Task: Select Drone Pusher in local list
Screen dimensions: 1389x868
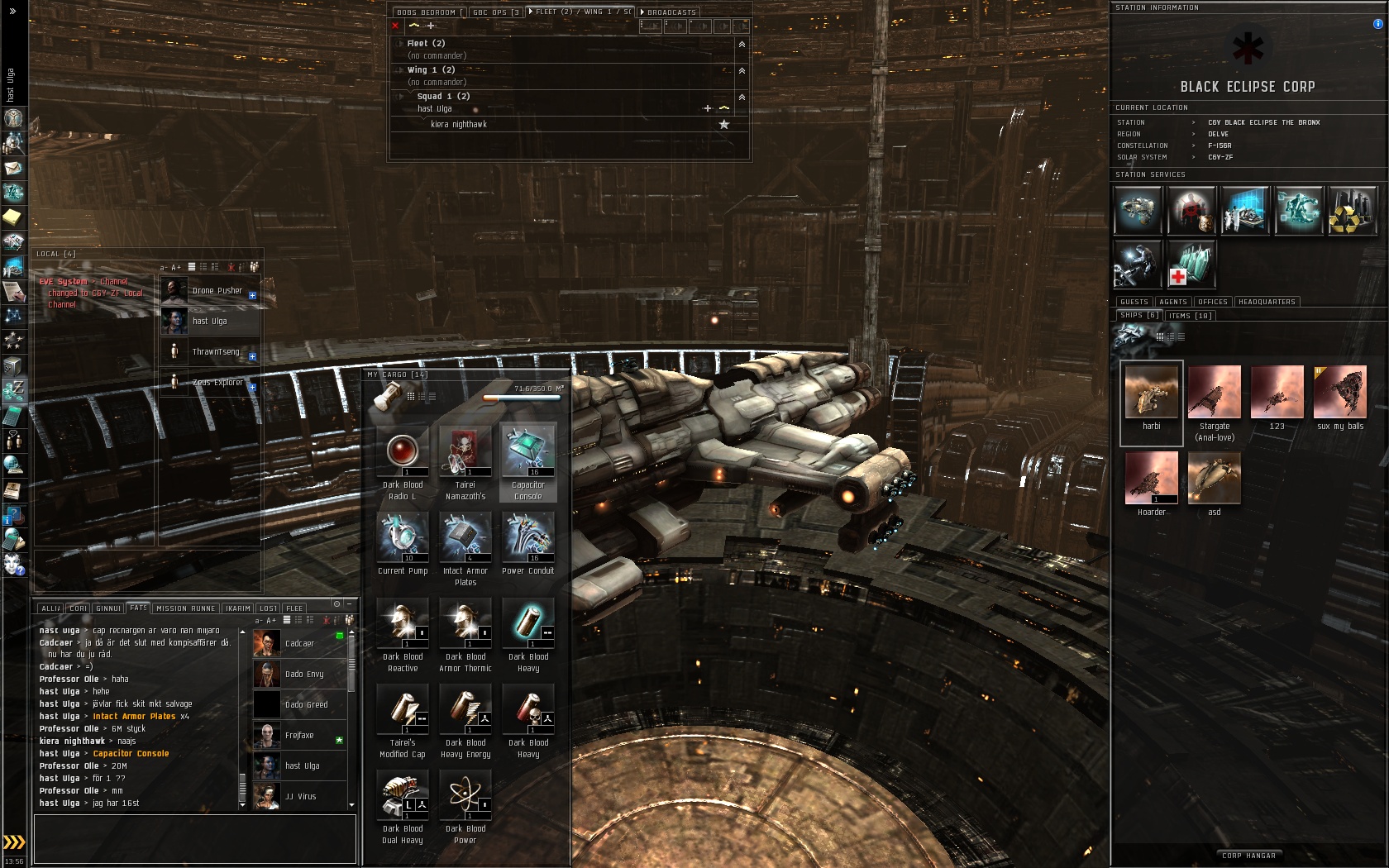Action: coord(217,291)
